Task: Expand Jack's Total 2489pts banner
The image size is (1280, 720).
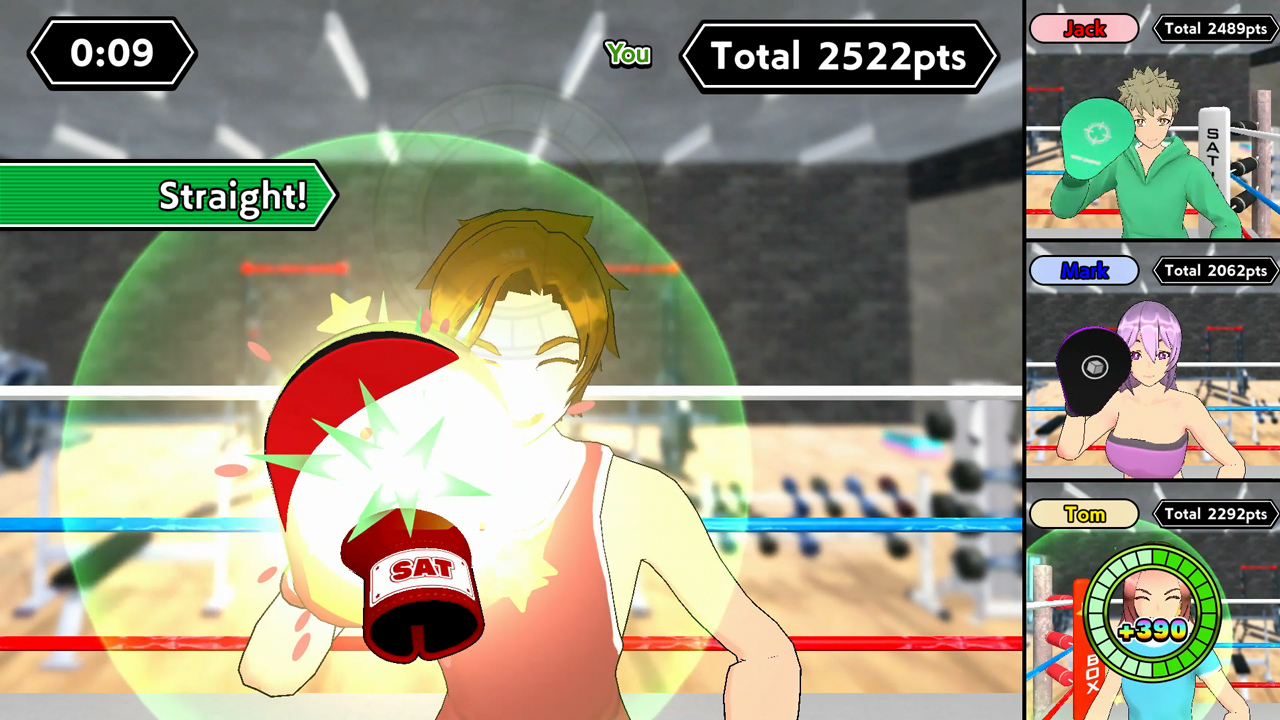Action: click(x=1215, y=28)
